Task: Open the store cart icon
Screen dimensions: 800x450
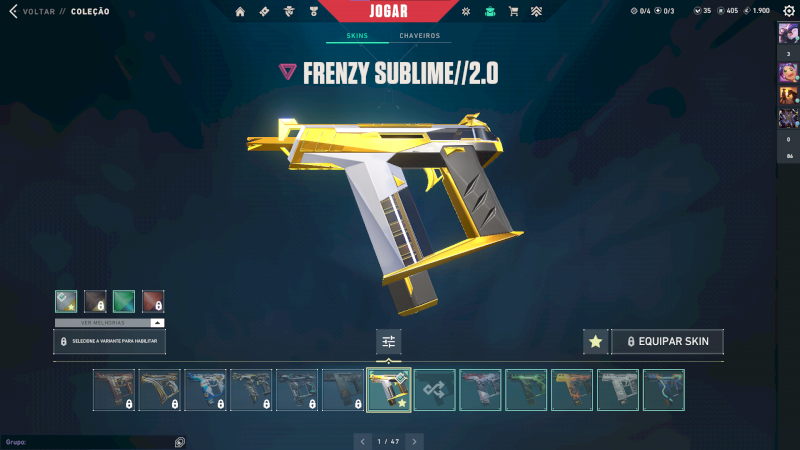Action: (x=513, y=11)
